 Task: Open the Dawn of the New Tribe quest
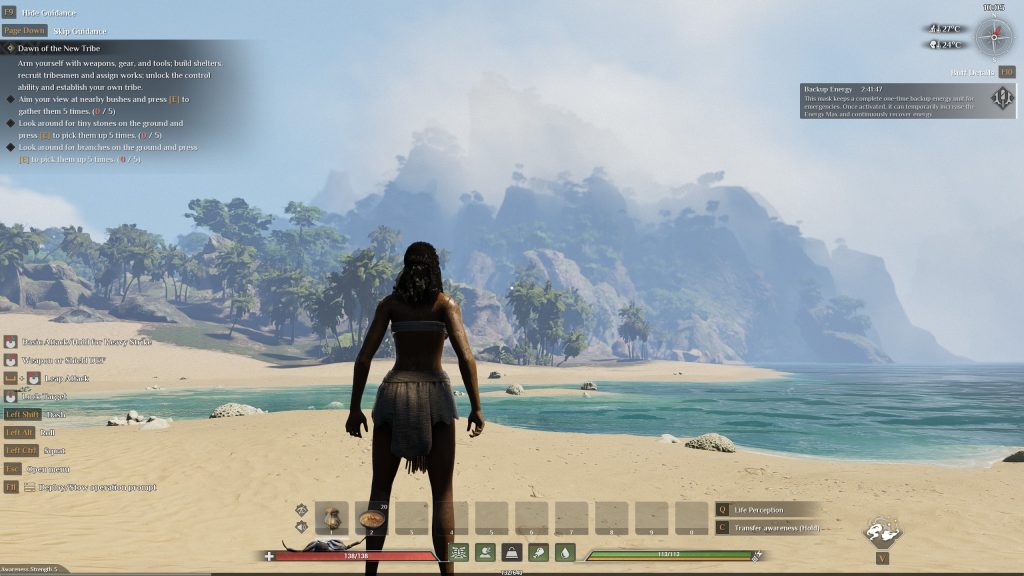click(x=58, y=48)
